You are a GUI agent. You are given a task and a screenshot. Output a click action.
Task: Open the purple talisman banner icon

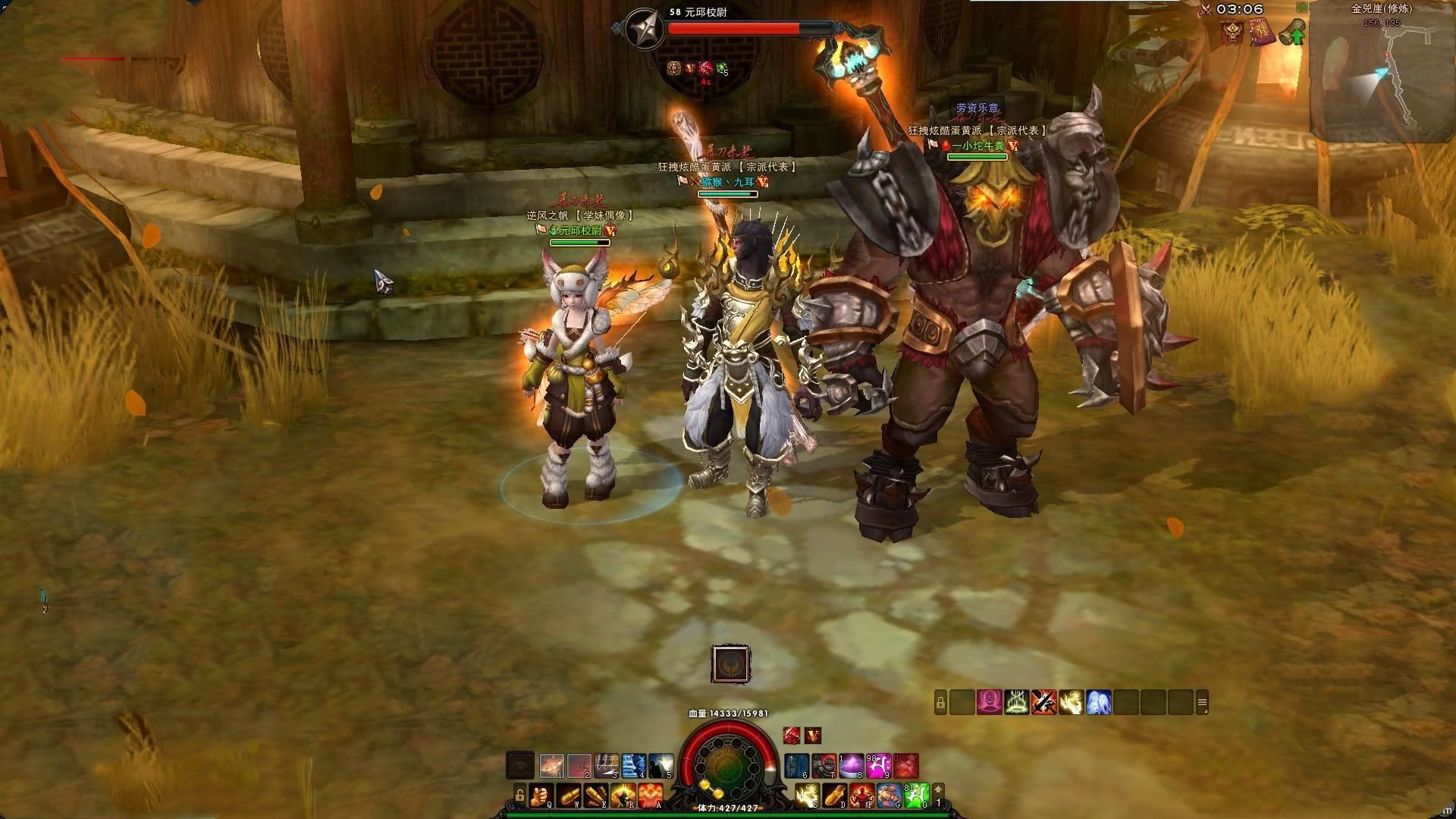tap(1263, 33)
